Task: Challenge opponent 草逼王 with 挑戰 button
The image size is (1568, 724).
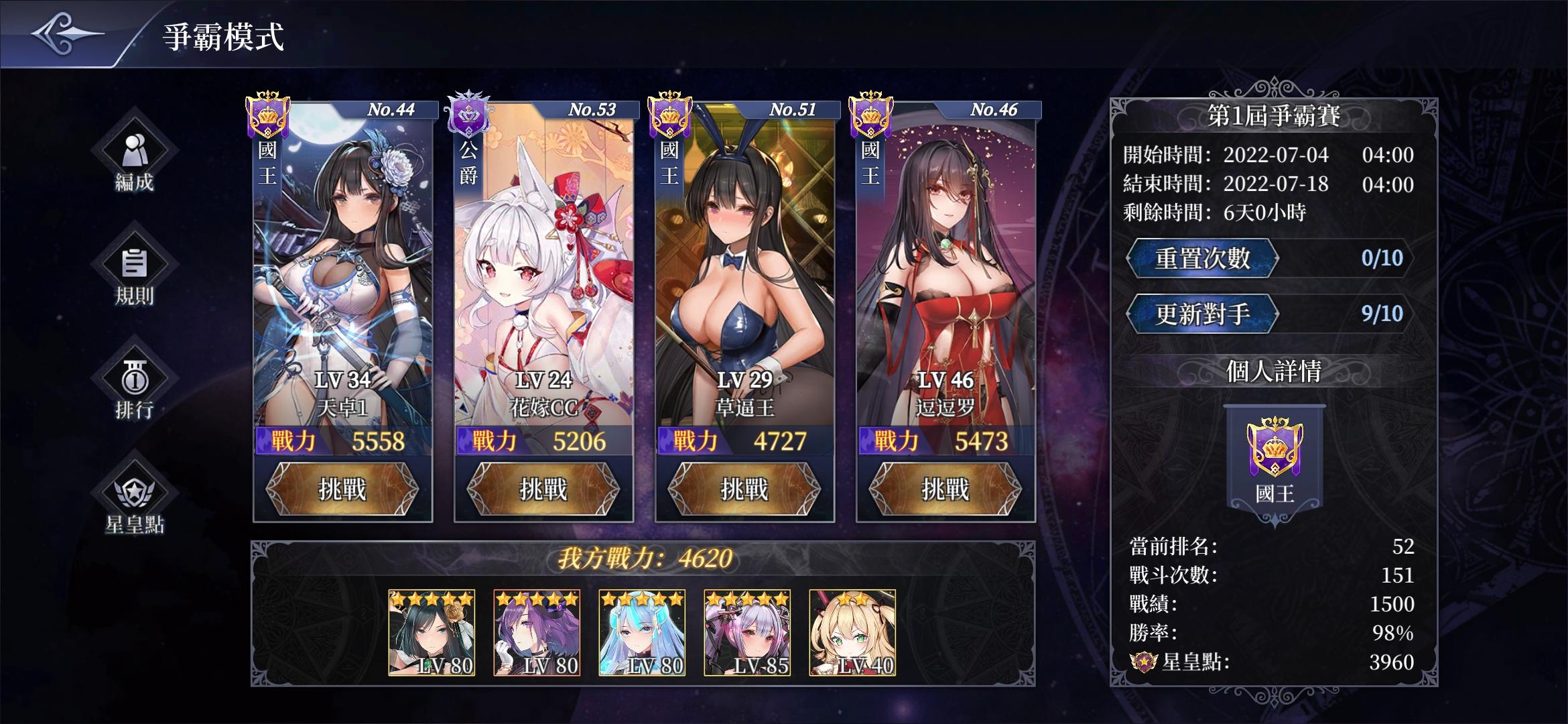Action: pos(744,489)
